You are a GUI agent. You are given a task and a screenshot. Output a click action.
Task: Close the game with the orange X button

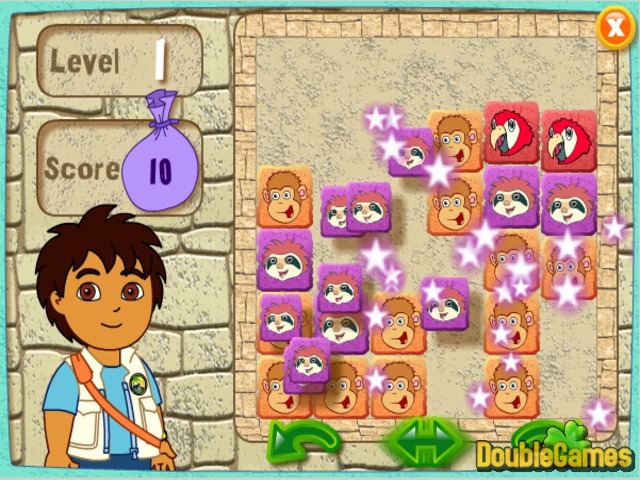[x=613, y=27]
